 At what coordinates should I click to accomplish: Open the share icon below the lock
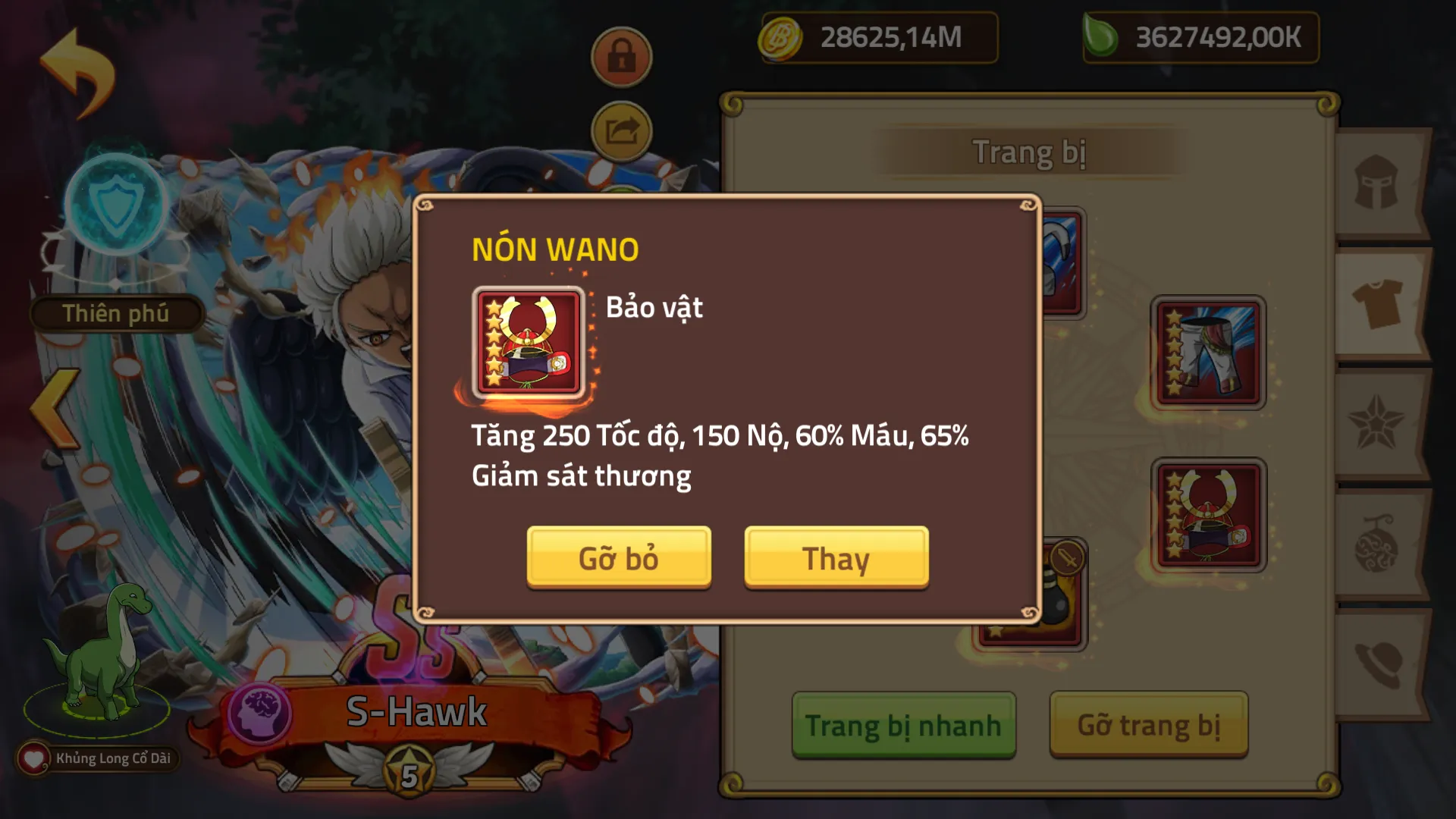[620, 131]
